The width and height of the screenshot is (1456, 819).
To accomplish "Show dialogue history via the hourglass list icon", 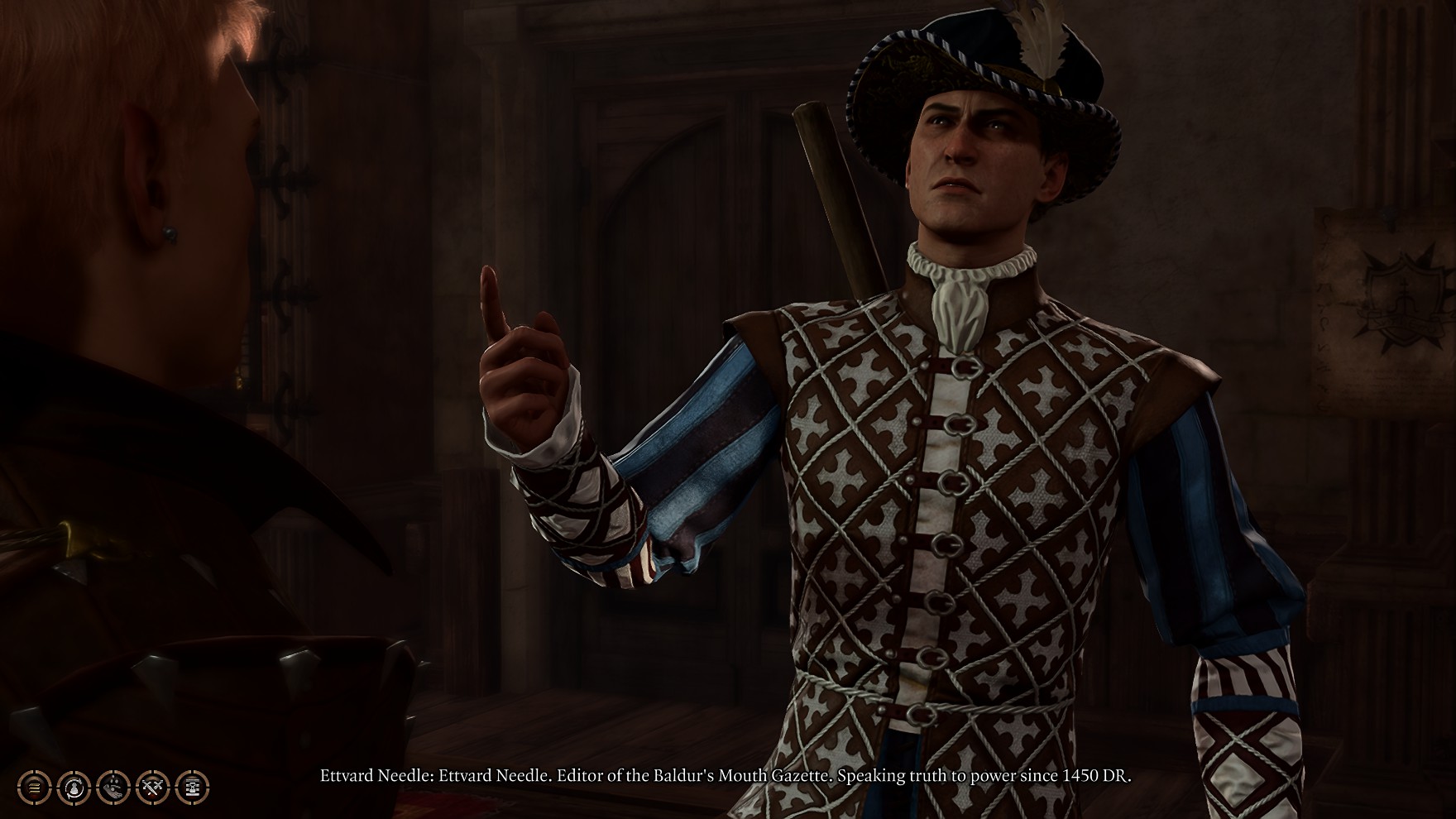I will coord(193,787).
